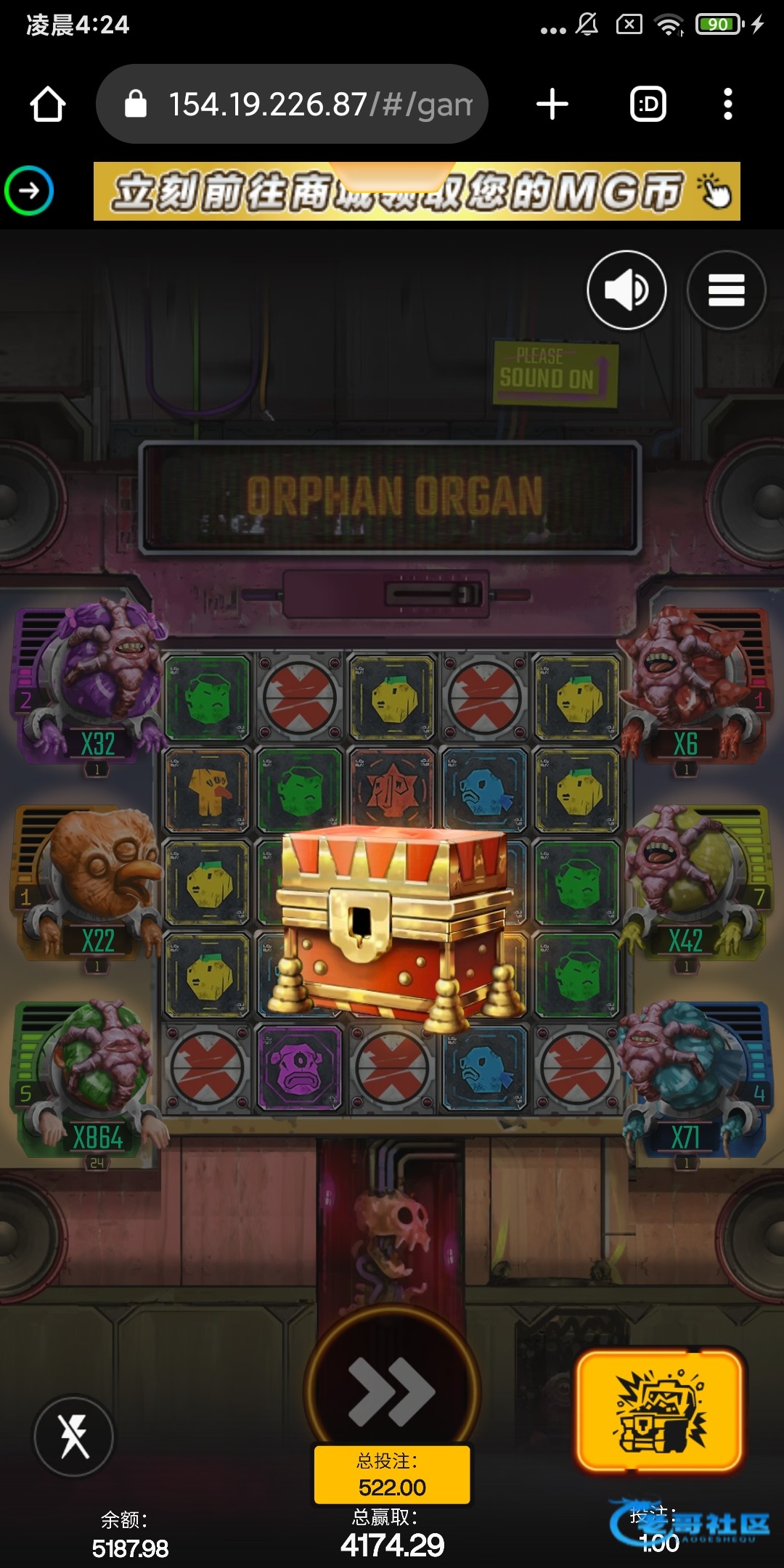Viewport: 784px width, 1568px height.
Task: Open the yellow bonus buy button
Action: coord(660,1411)
